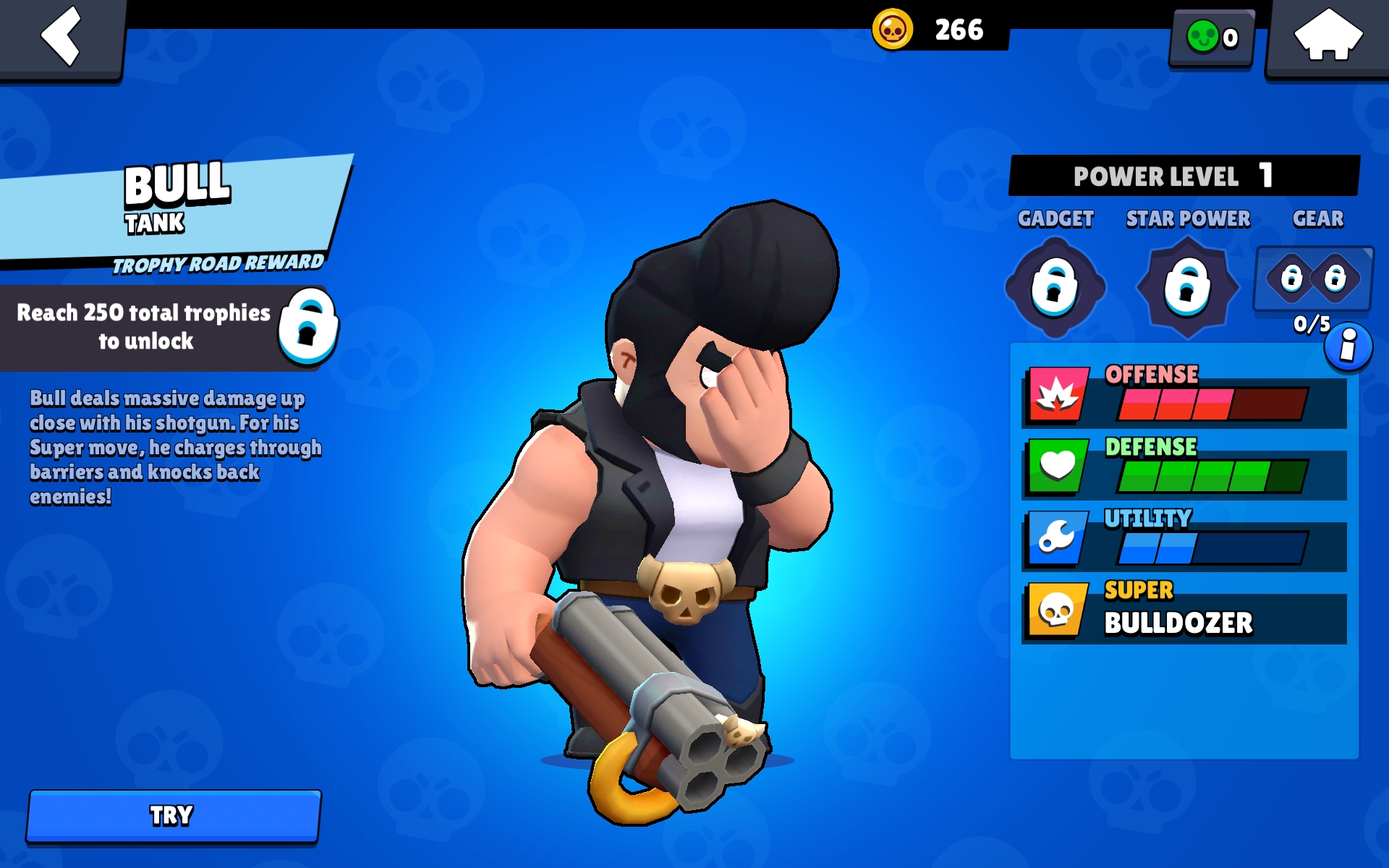Show brawler stats info
1389x868 pixels.
click(x=1348, y=347)
